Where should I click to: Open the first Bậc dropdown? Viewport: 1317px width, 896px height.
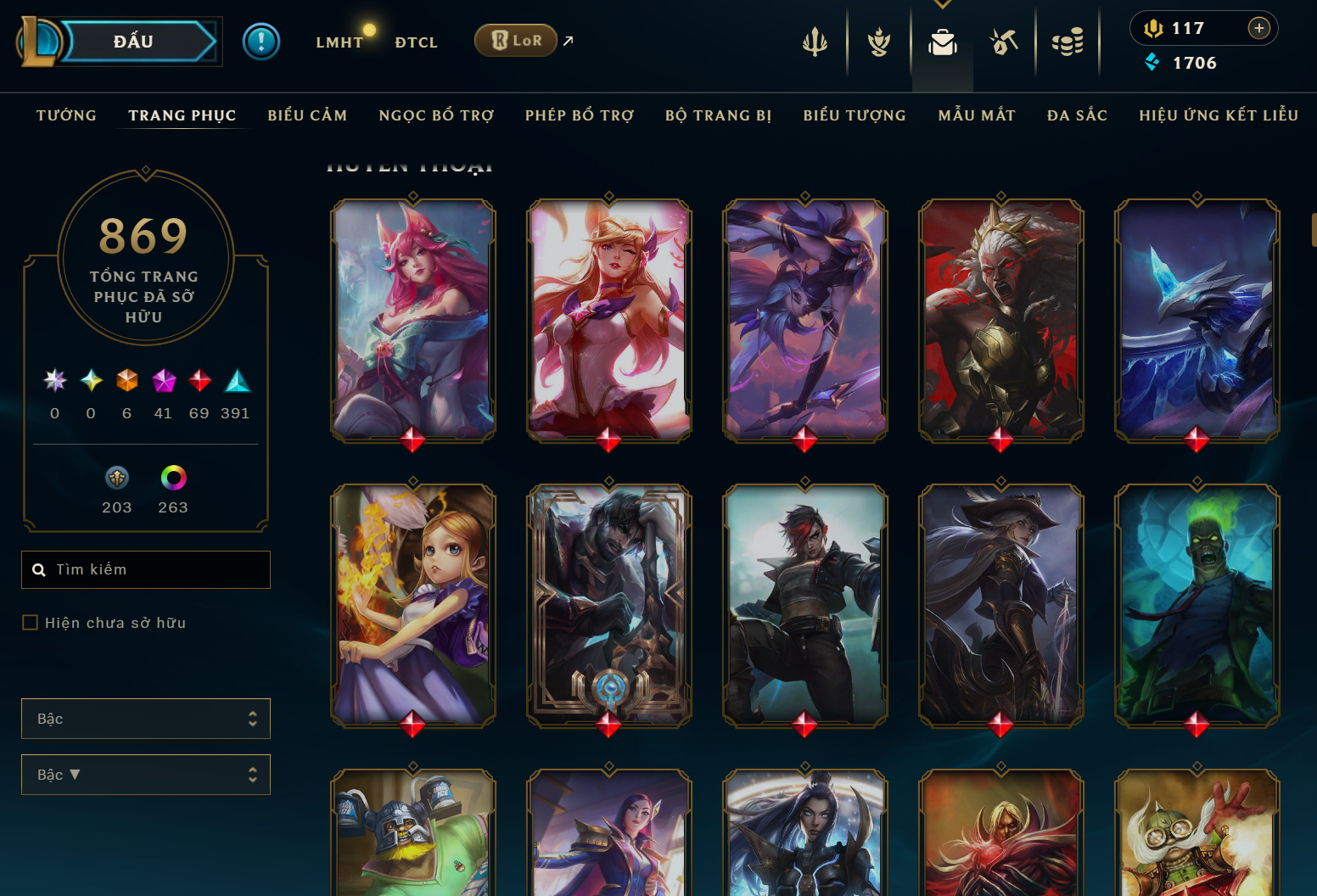(146, 719)
